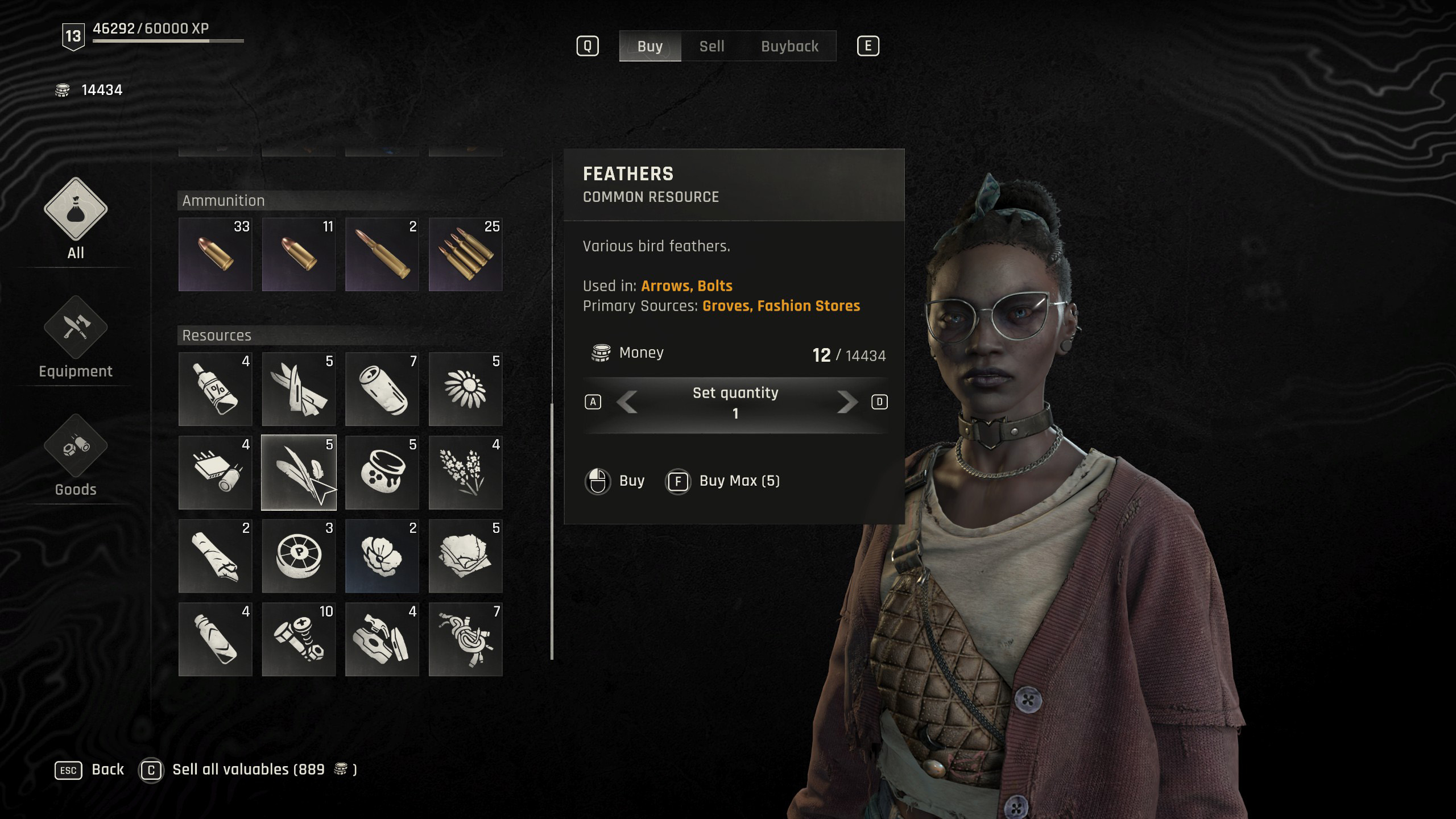Decrease quantity with the left arrow
The image size is (1456, 819).
tap(627, 402)
